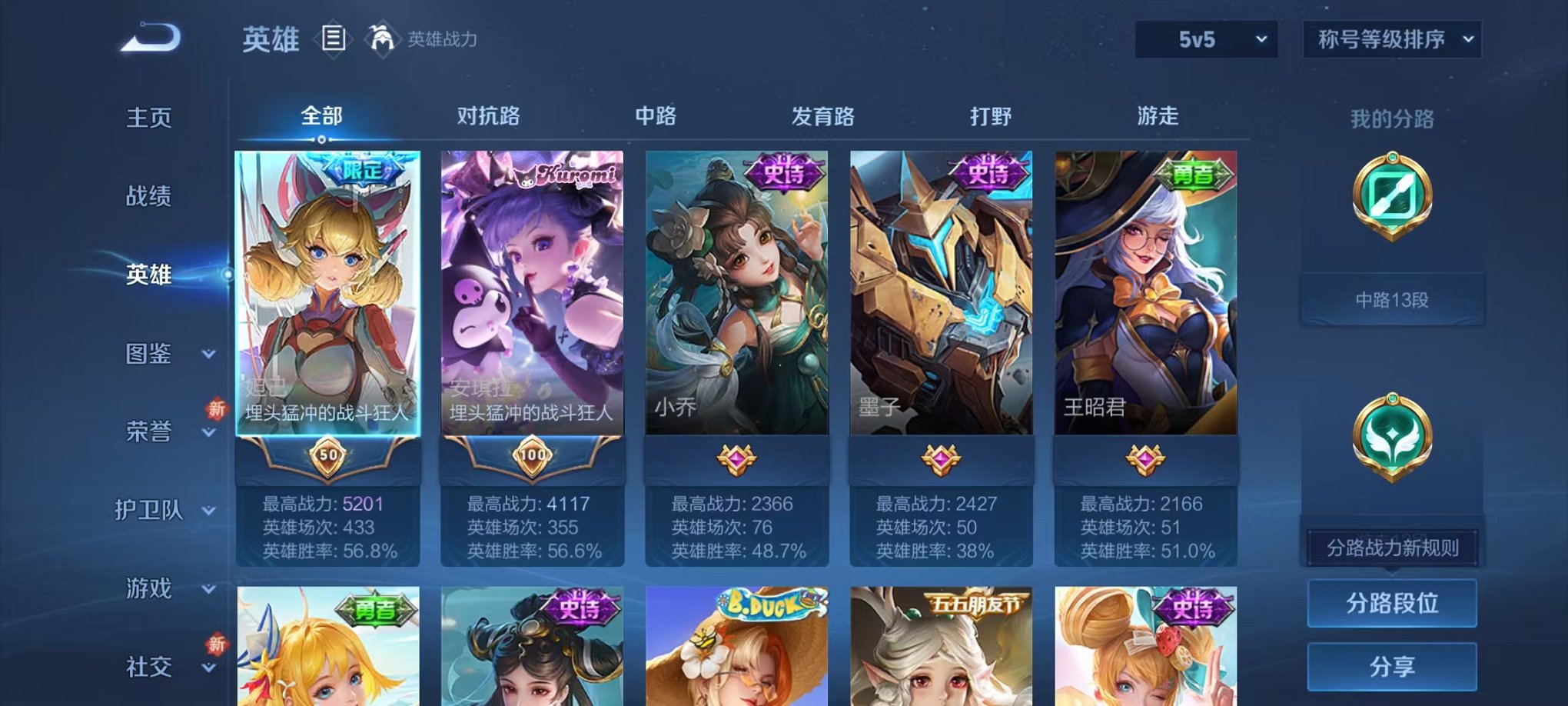Click the 史诗 badge on 墨子's card
The height and width of the screenshot is (706, 1568).
pyautogui.click(x=988, y=172)
